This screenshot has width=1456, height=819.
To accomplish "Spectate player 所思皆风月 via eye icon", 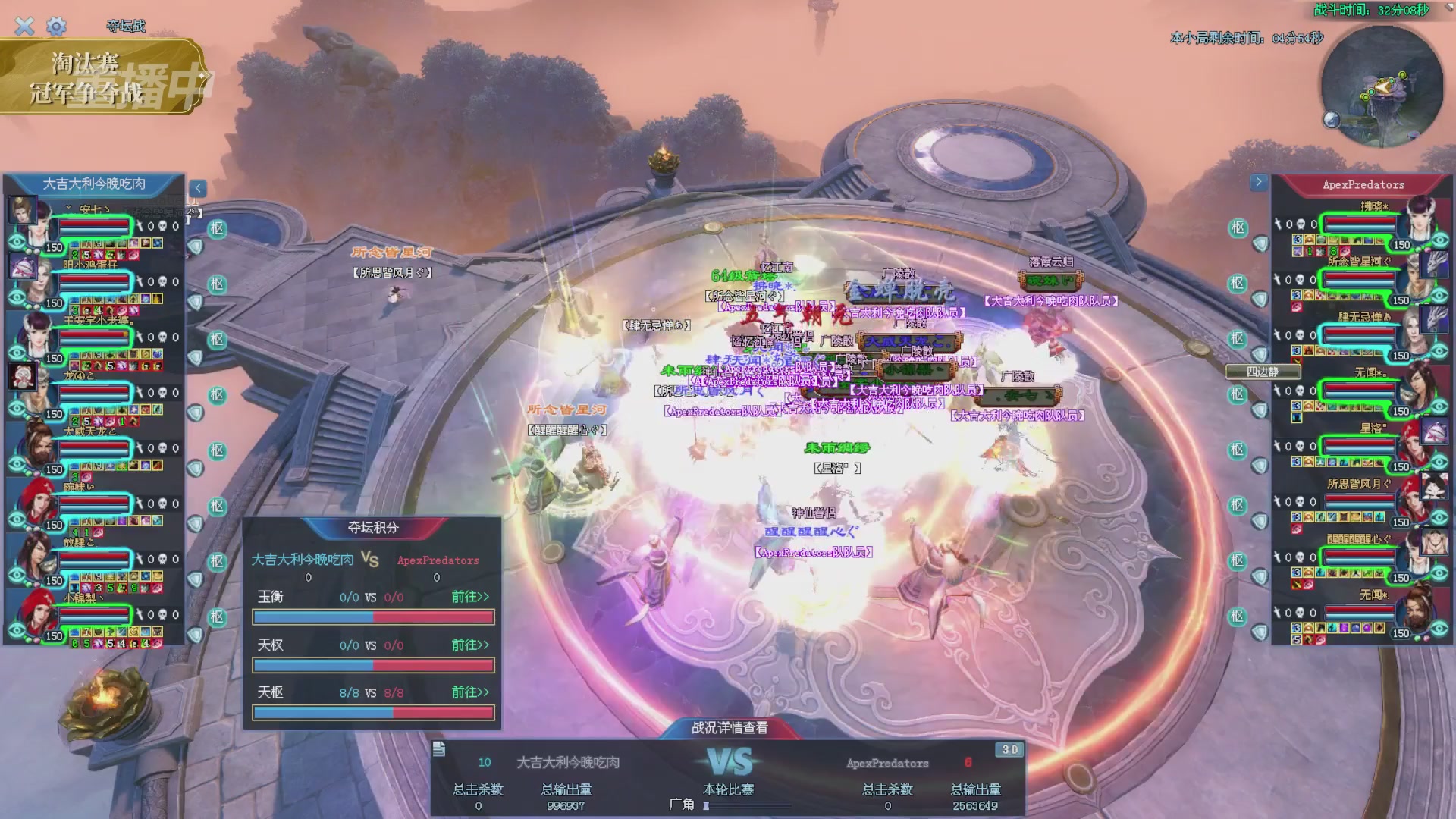I will (x=1439, y=518).
